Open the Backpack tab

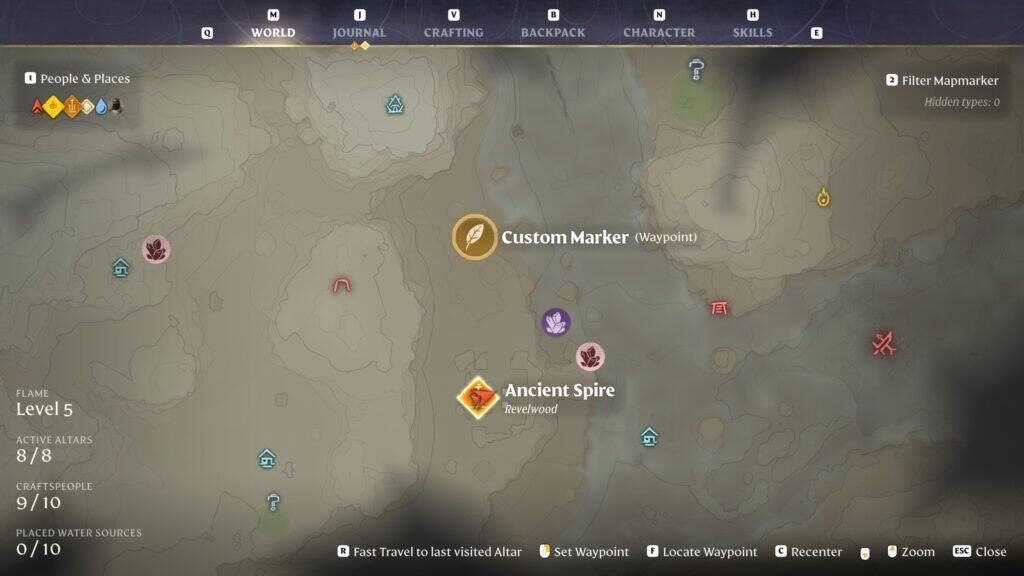(x=552, y=32)
